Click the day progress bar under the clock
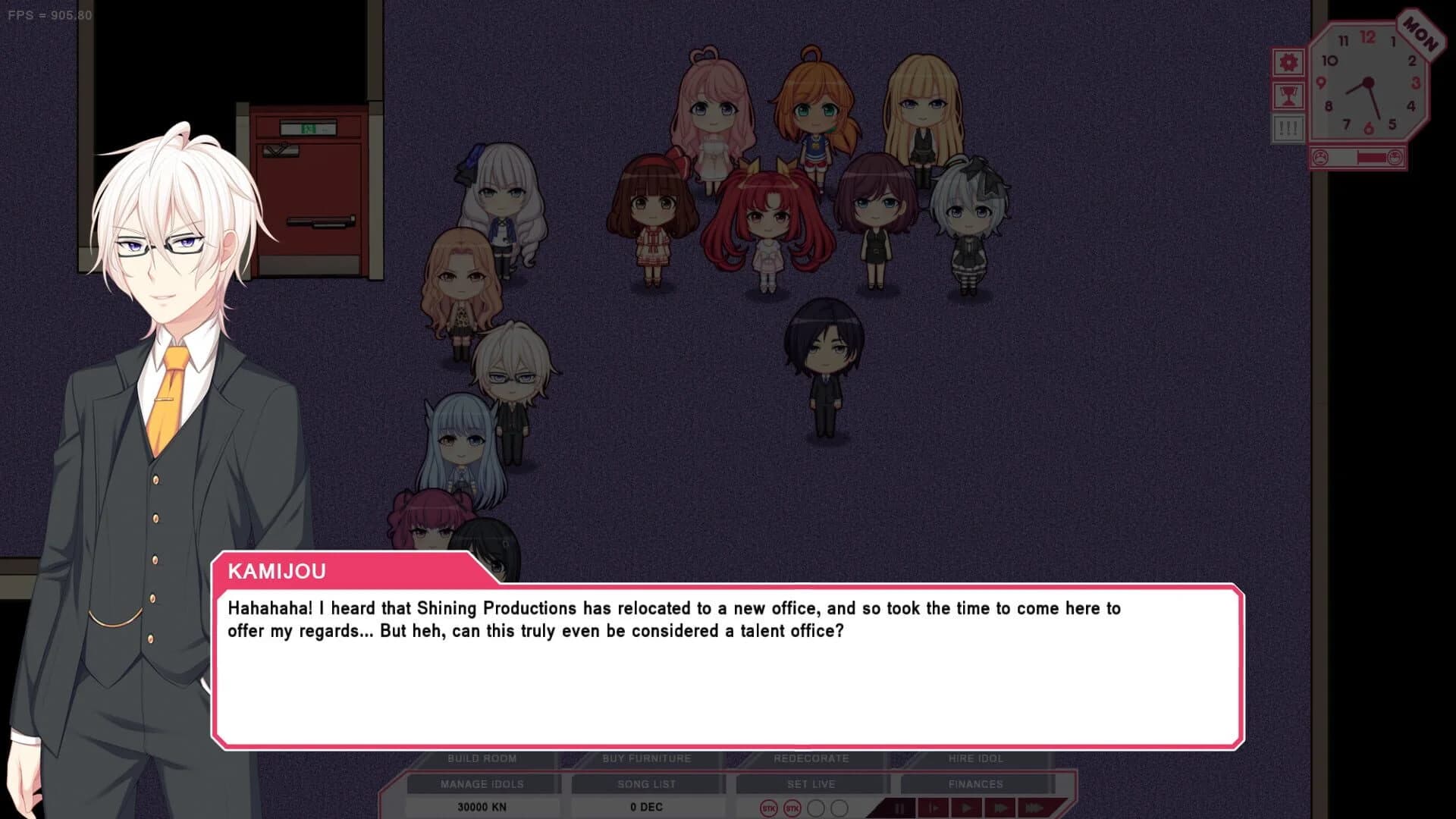Screen dimensions: 1456x819 [1358, 158]
